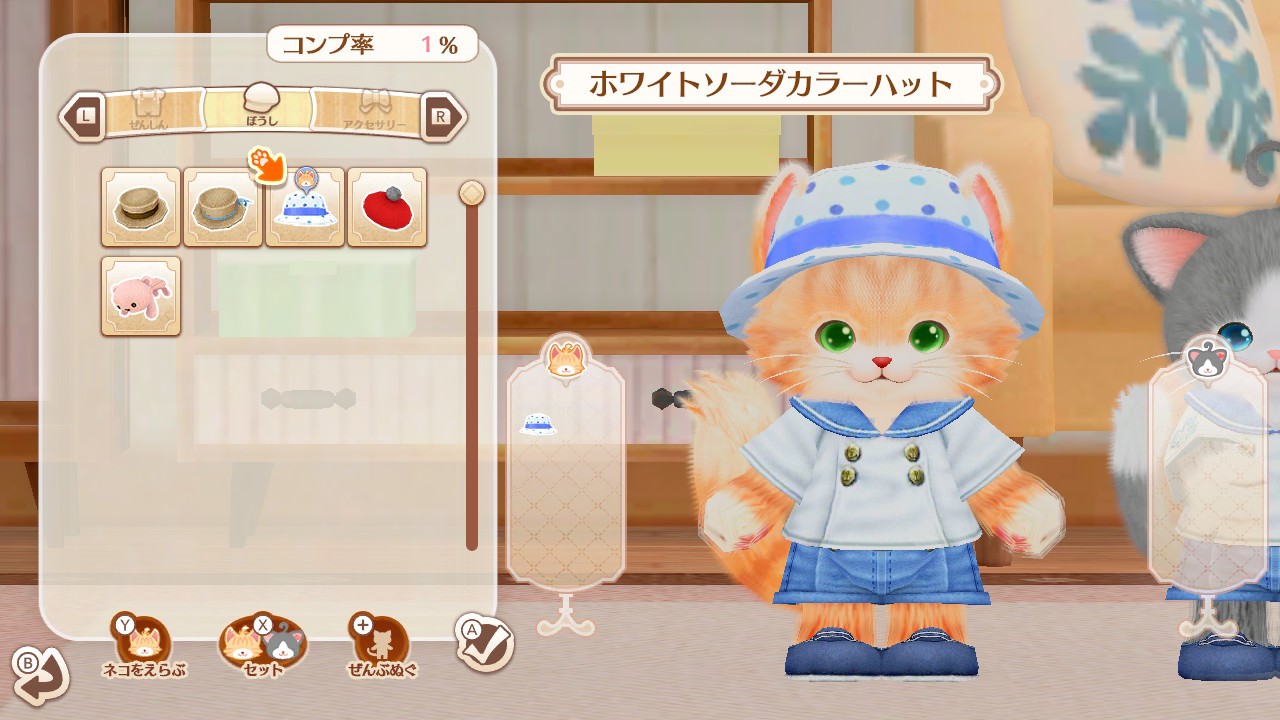
Task: Select the red beret hat
Action: tap(387, 207)
